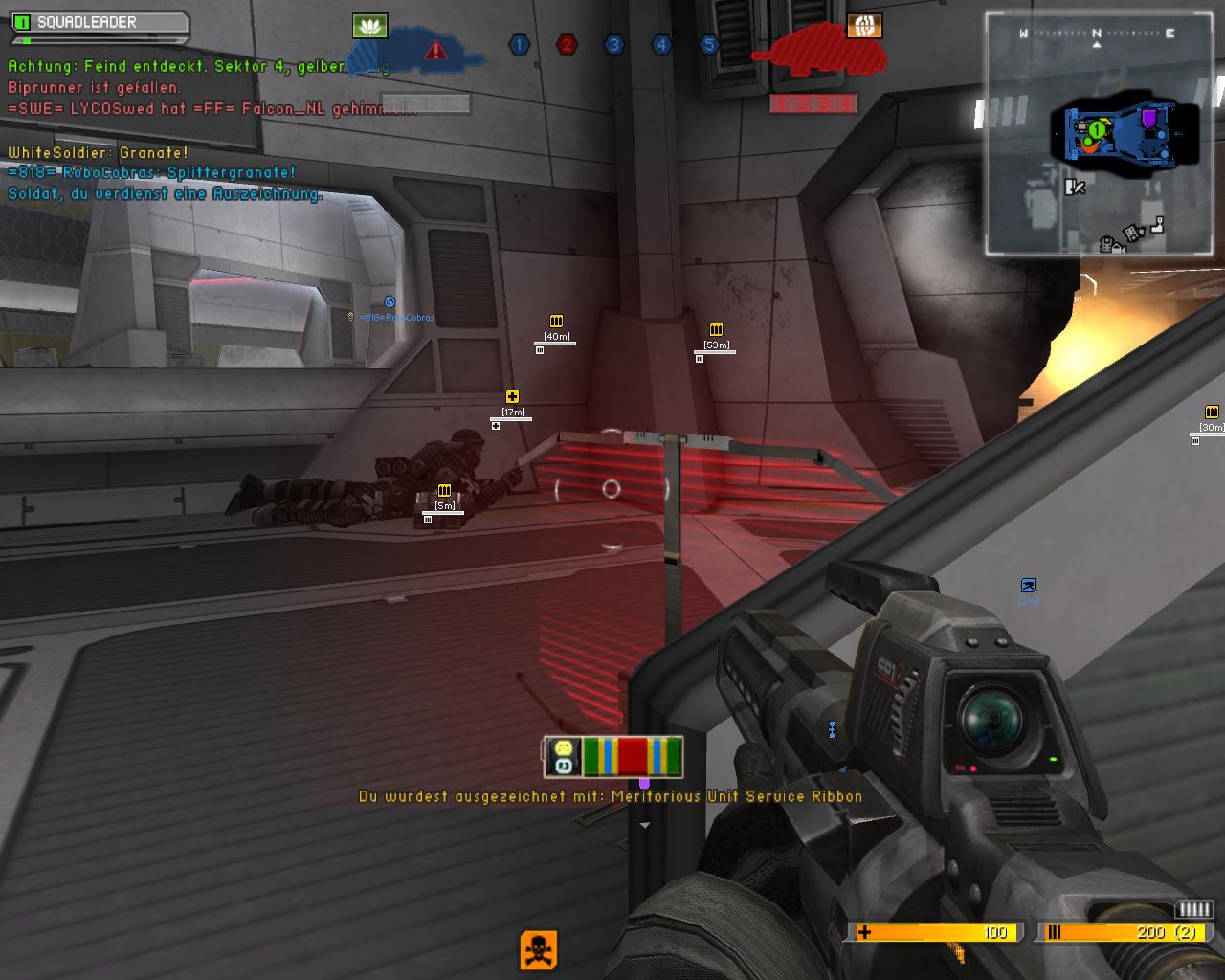Select the ammo marker labeled 53m

click(716, 330)
